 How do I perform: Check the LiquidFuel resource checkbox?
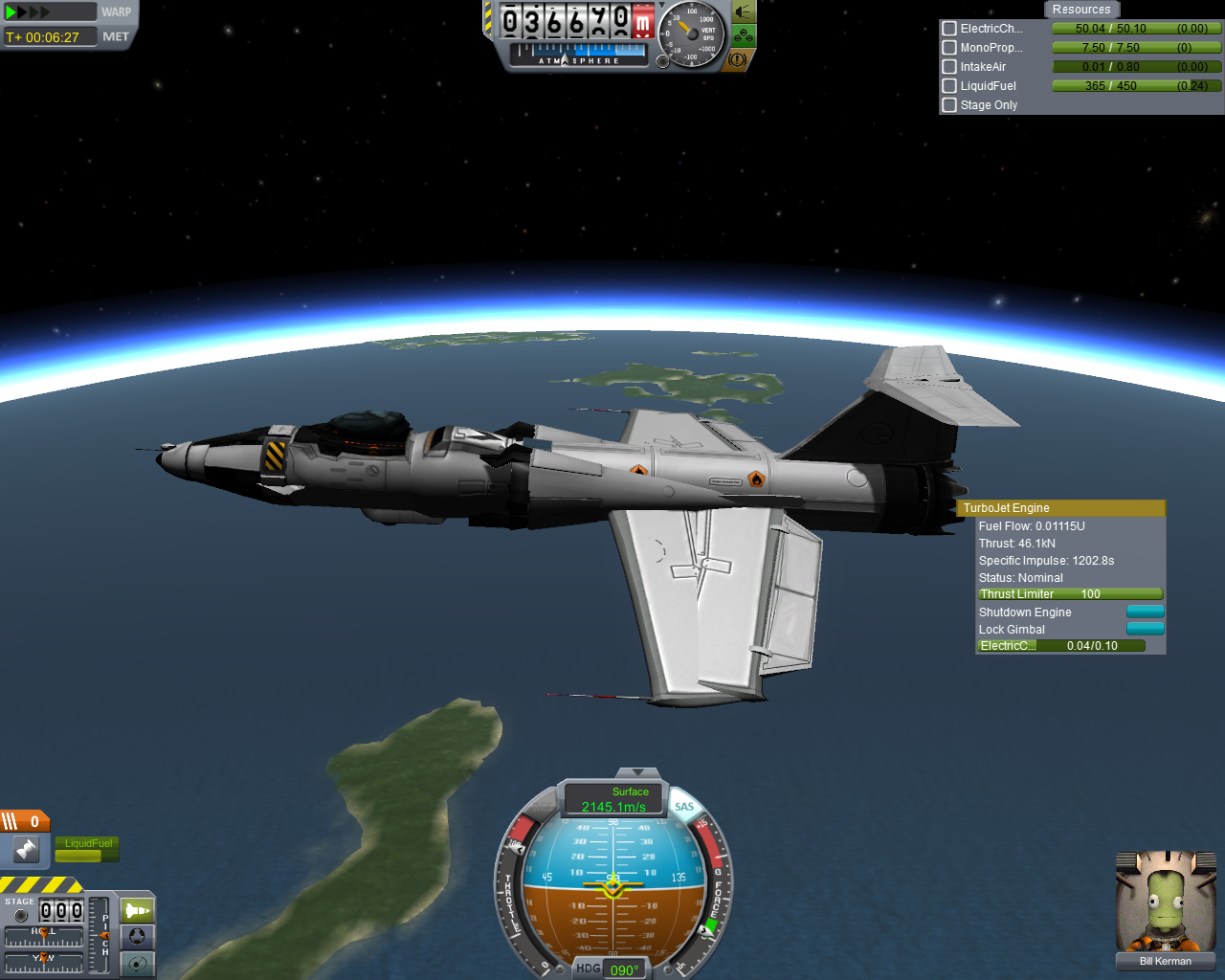tap(949, 86)
